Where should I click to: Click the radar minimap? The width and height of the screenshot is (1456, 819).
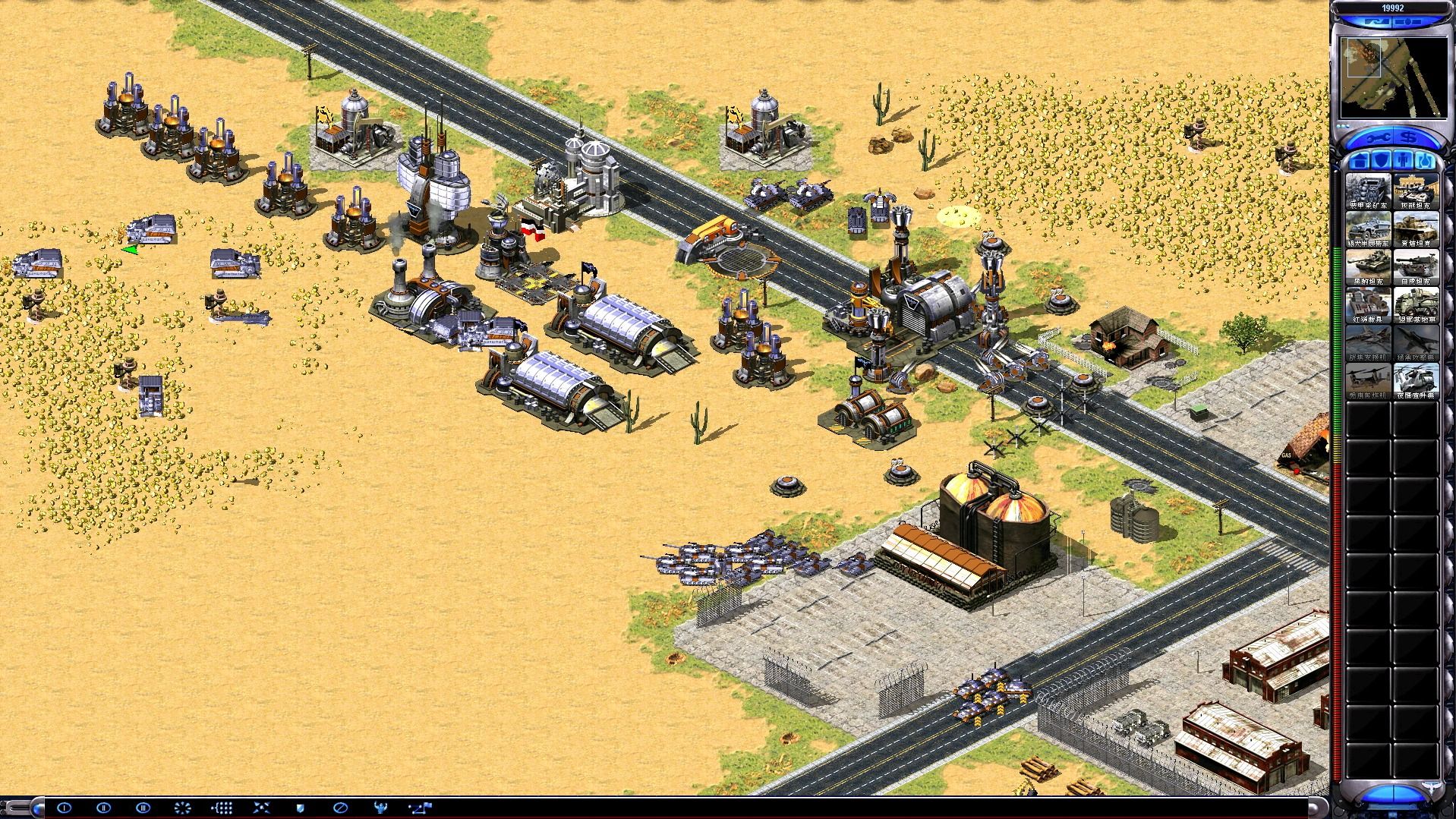(x=1391, y=77)
